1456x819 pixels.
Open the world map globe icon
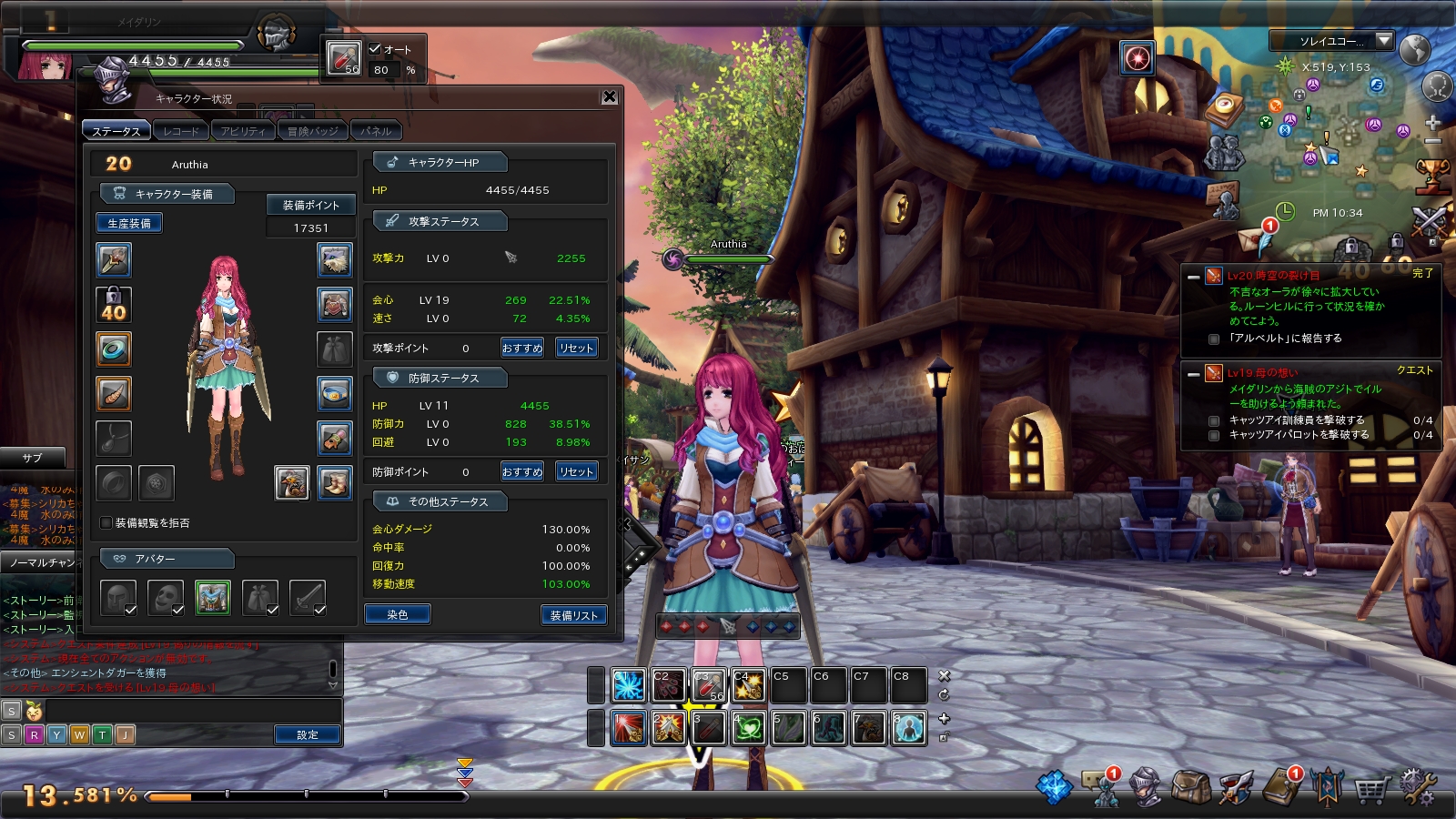pyautogui.click(x=1415, y=49)
